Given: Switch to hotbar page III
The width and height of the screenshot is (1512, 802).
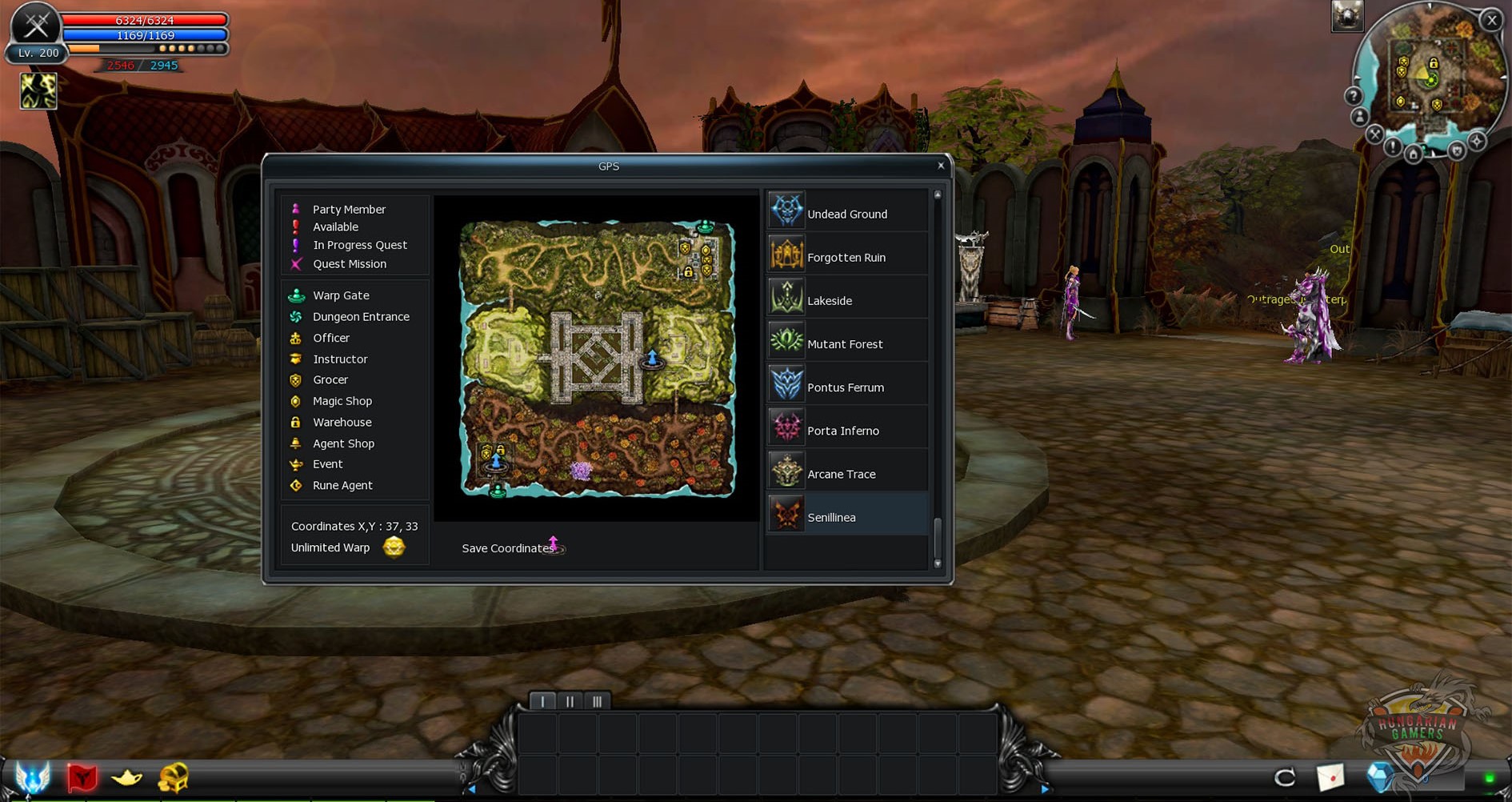Looking at the screenshot, I should coord(597,702).
